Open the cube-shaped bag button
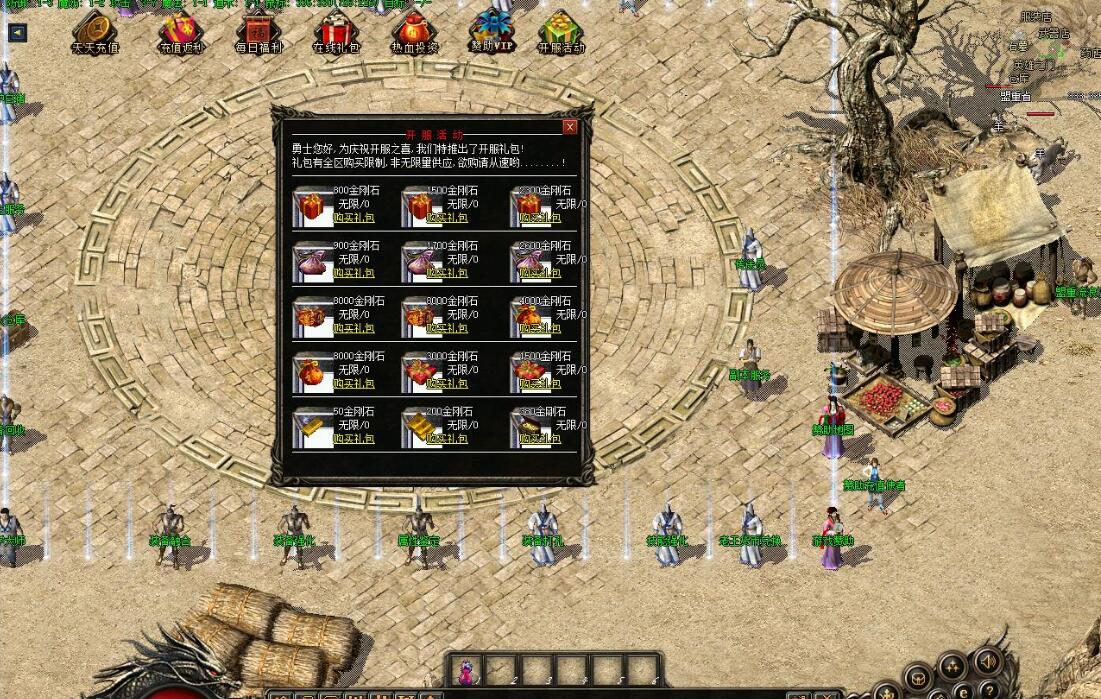 [x=920, y=677]
